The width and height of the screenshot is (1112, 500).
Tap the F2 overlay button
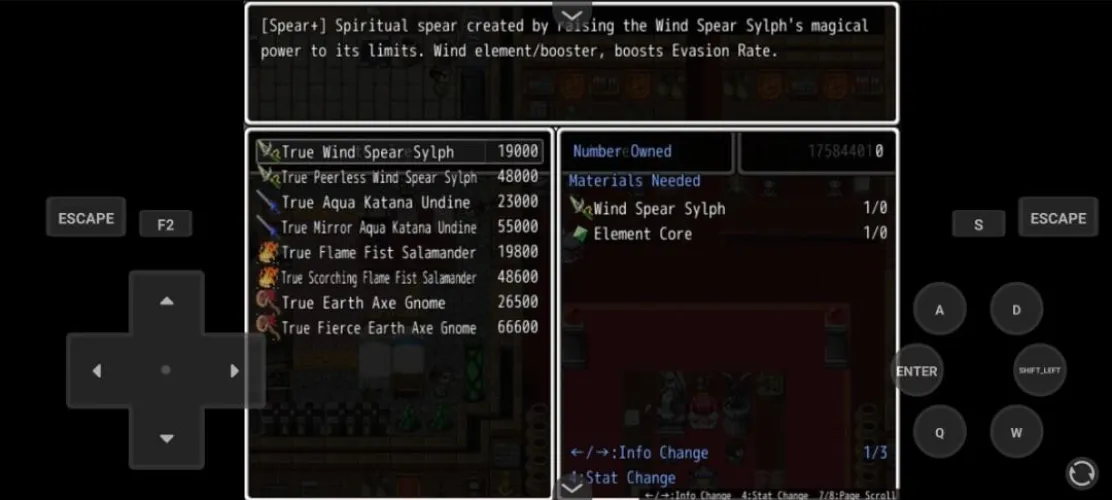(166, 225)
